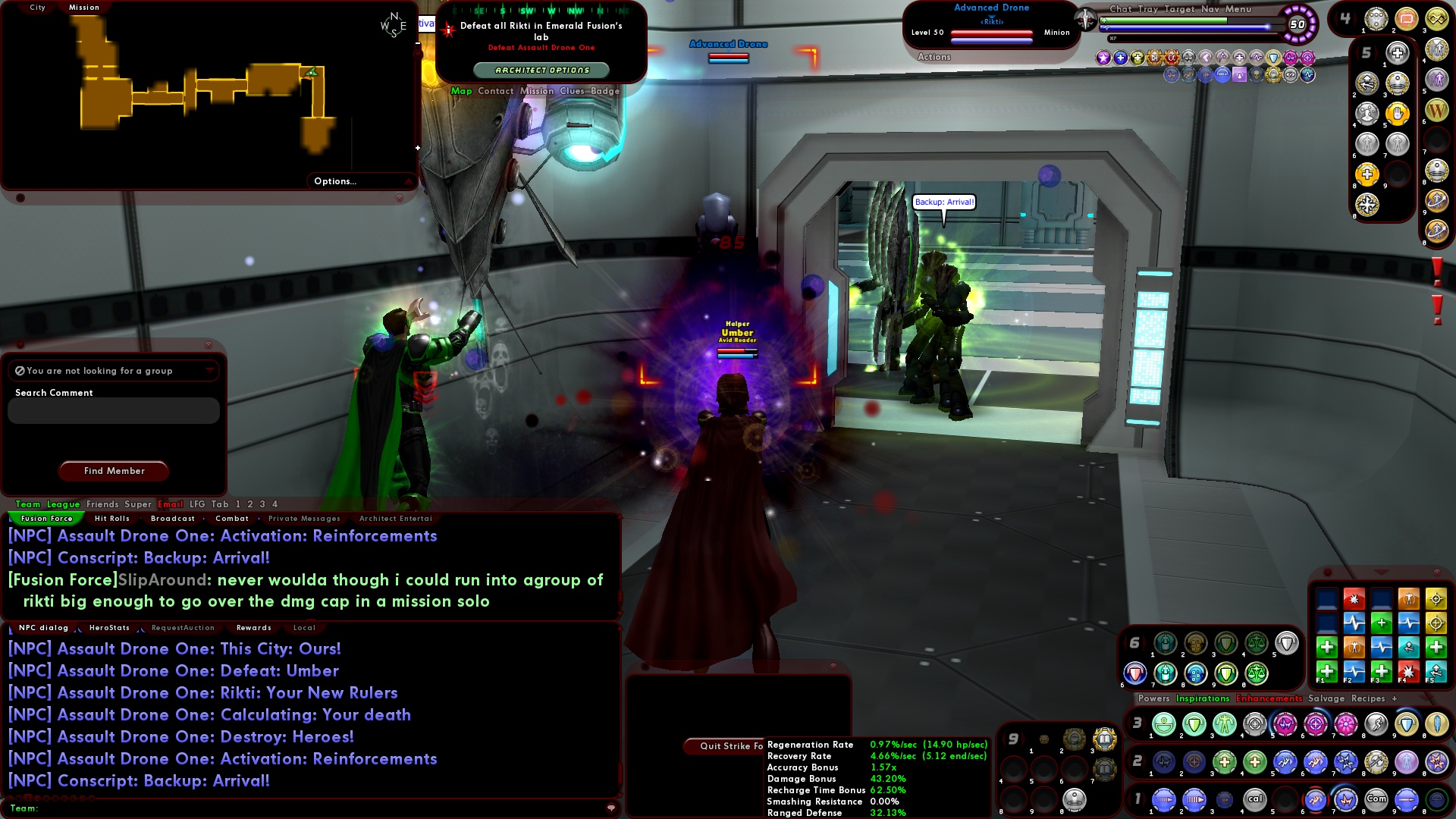Activate the sniper bullet power in slot 9
The image size is (1456, 819).
pos(1407,799)
